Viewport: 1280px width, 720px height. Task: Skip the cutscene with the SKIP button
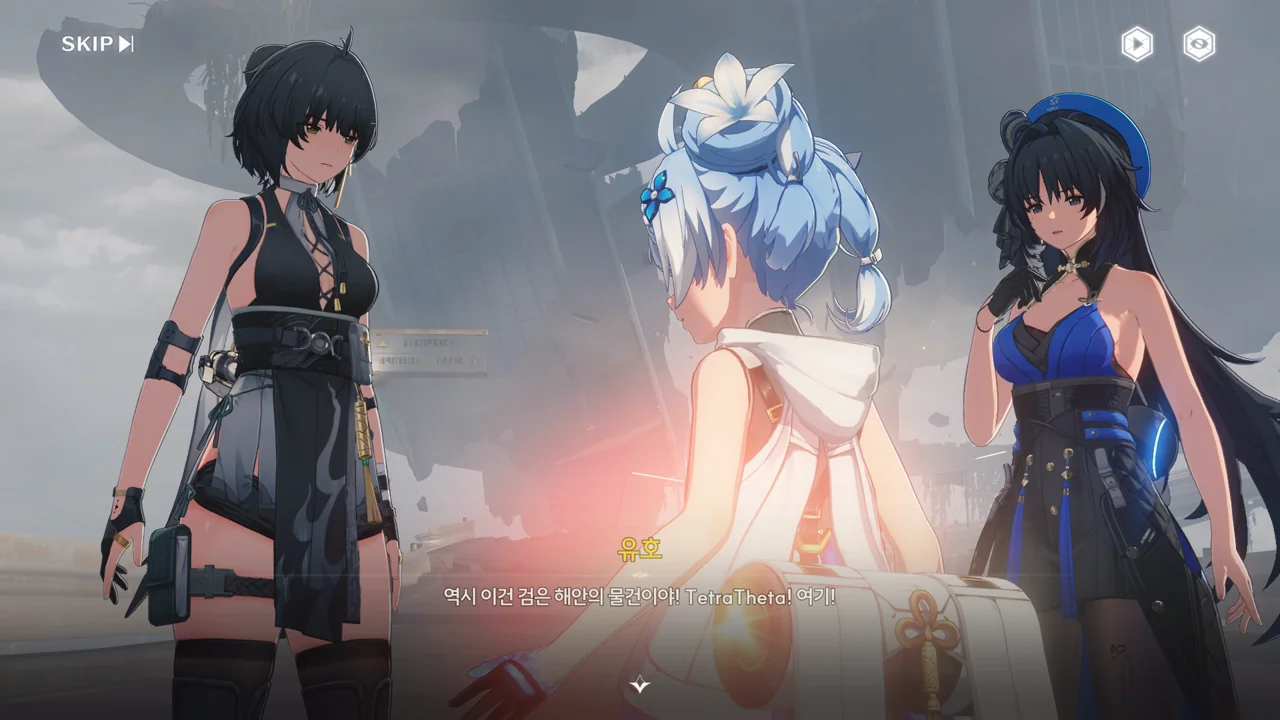(97, 44)
